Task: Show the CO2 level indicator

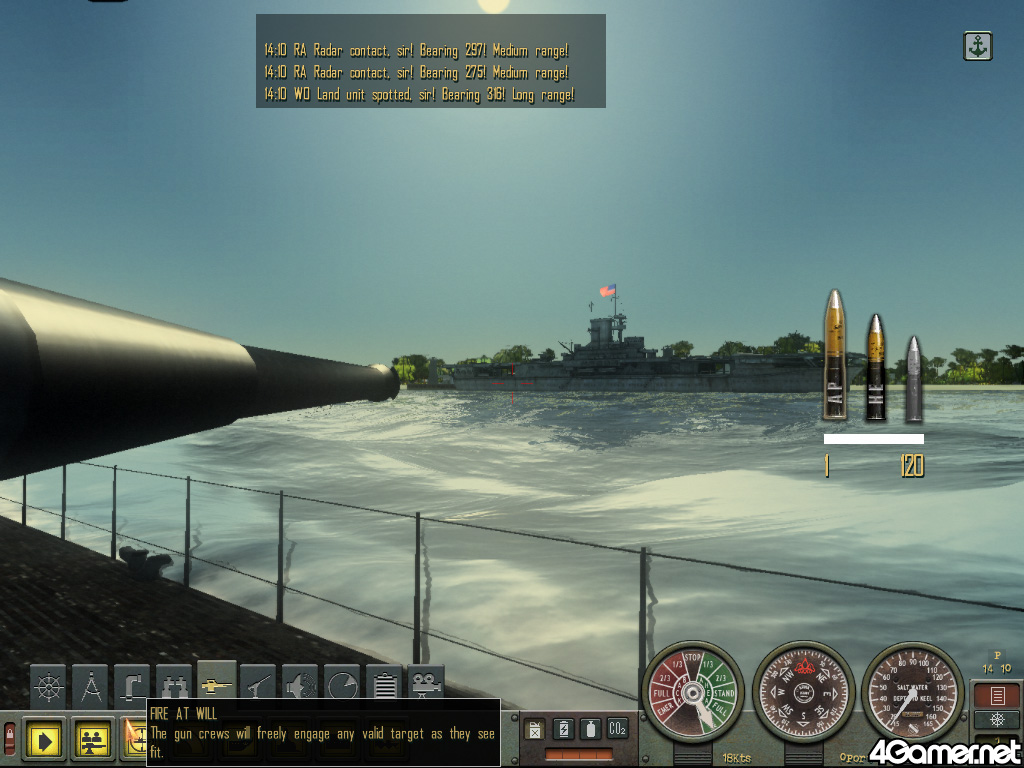Action: coord(618,728)
